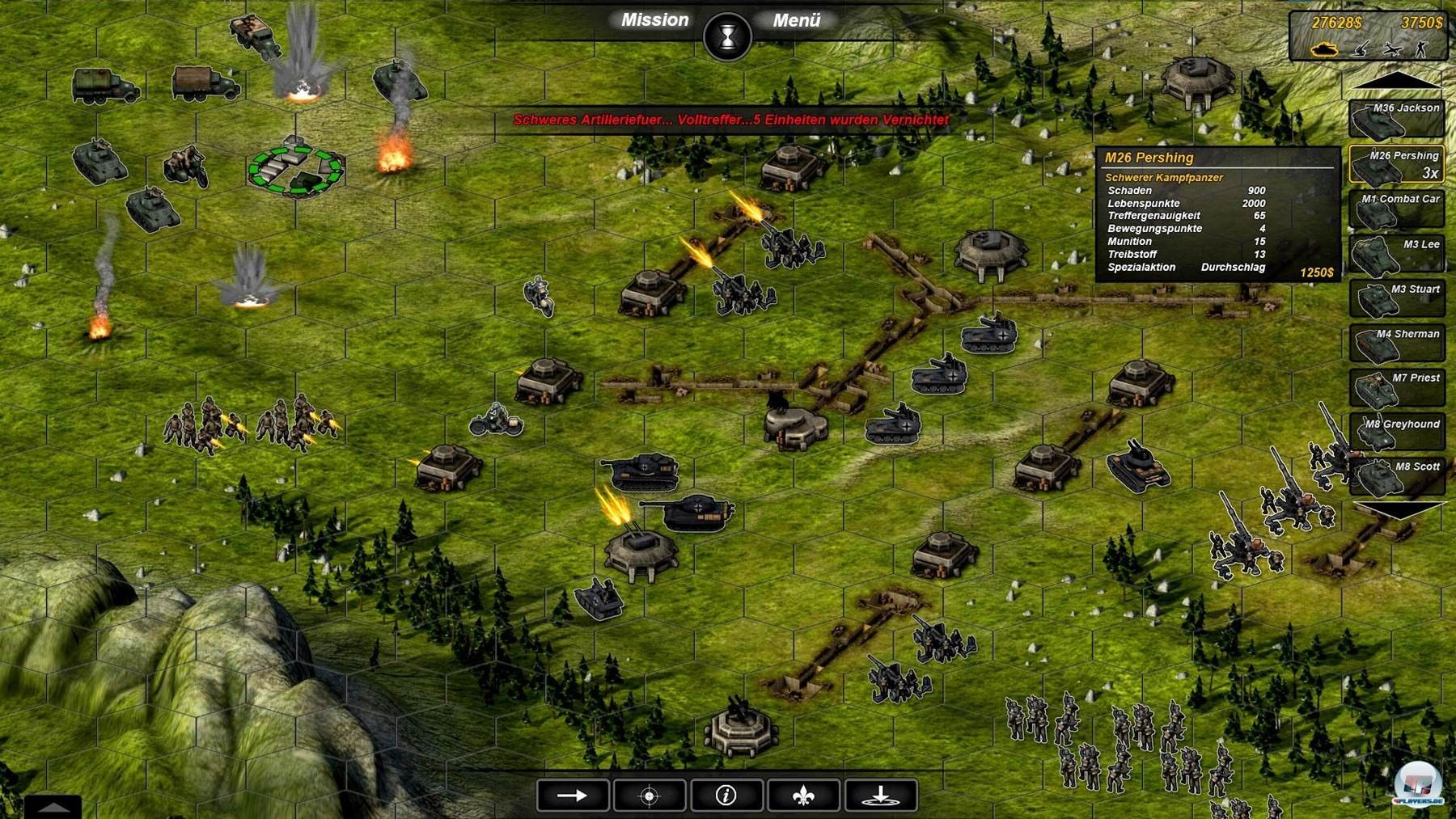The width and height of the screenshot is (1456, 819).
Task: Select the M4 Sherman tank
Action: coord(1396,343)
